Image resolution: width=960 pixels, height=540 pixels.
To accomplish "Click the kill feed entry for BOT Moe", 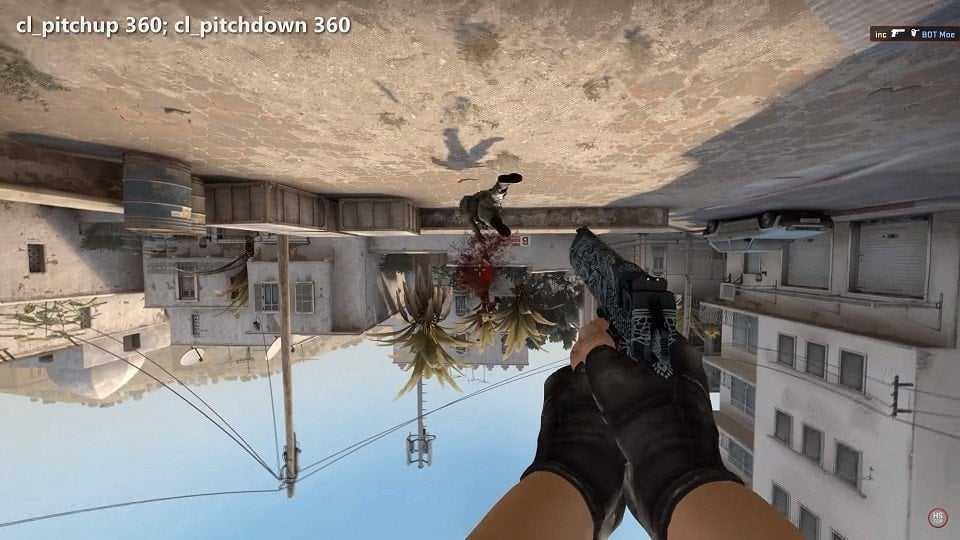I will [x=913, y=34].
